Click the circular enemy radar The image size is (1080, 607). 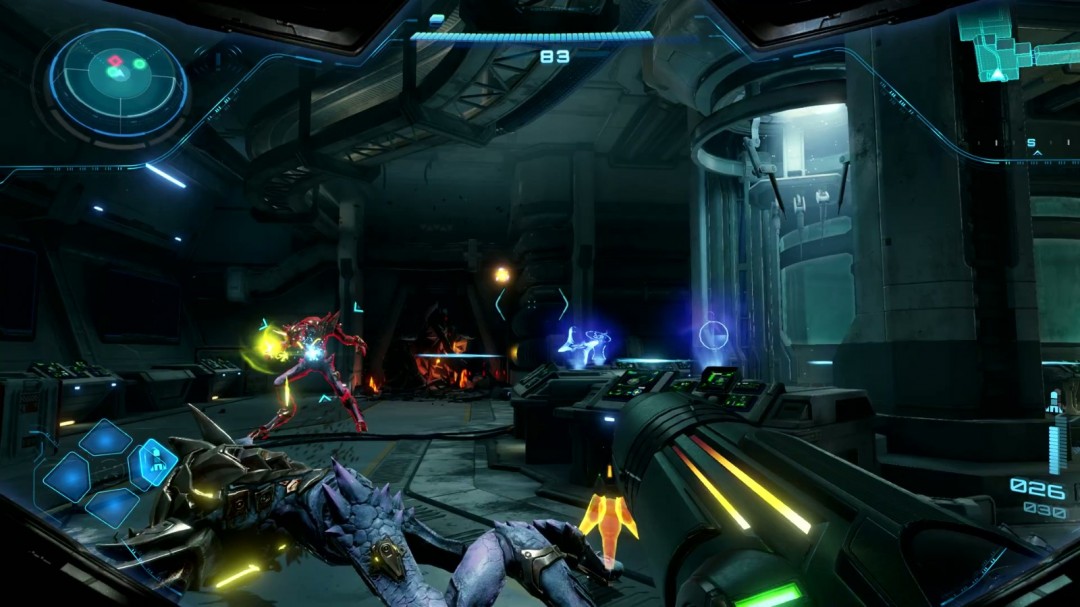pyautogui.click(x=119, y=81)
